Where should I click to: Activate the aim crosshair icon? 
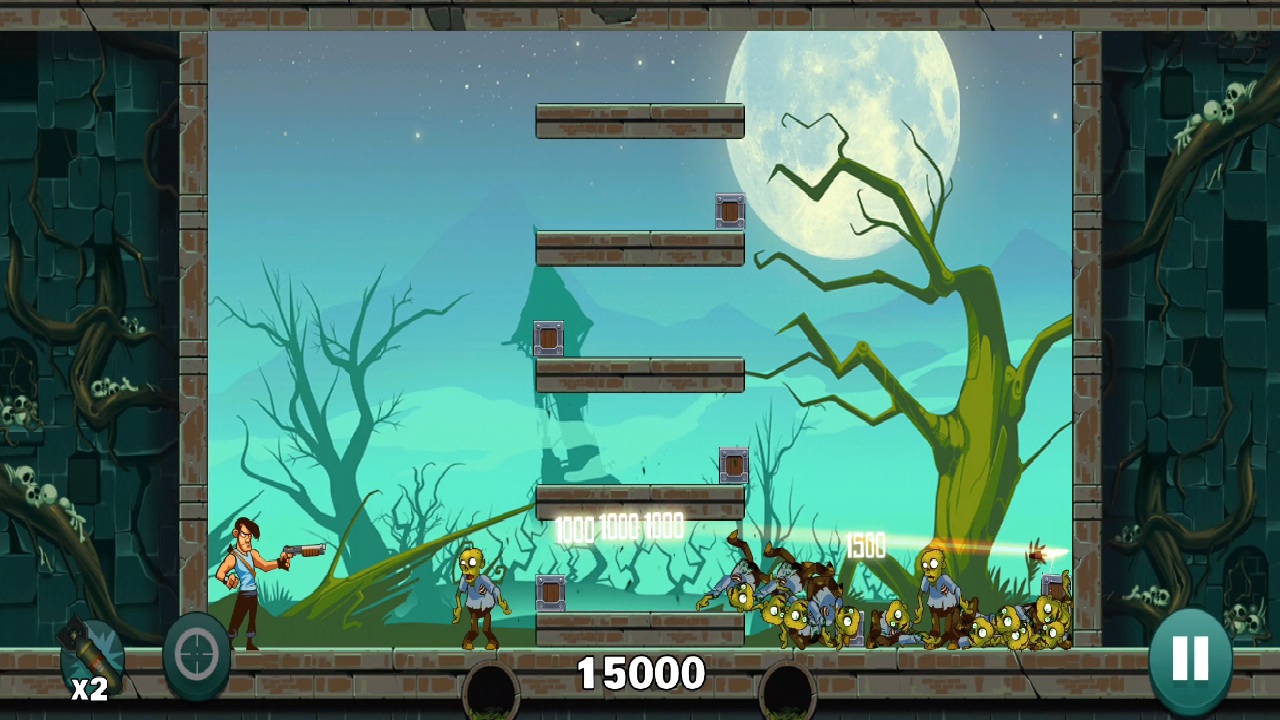(196, 655)
